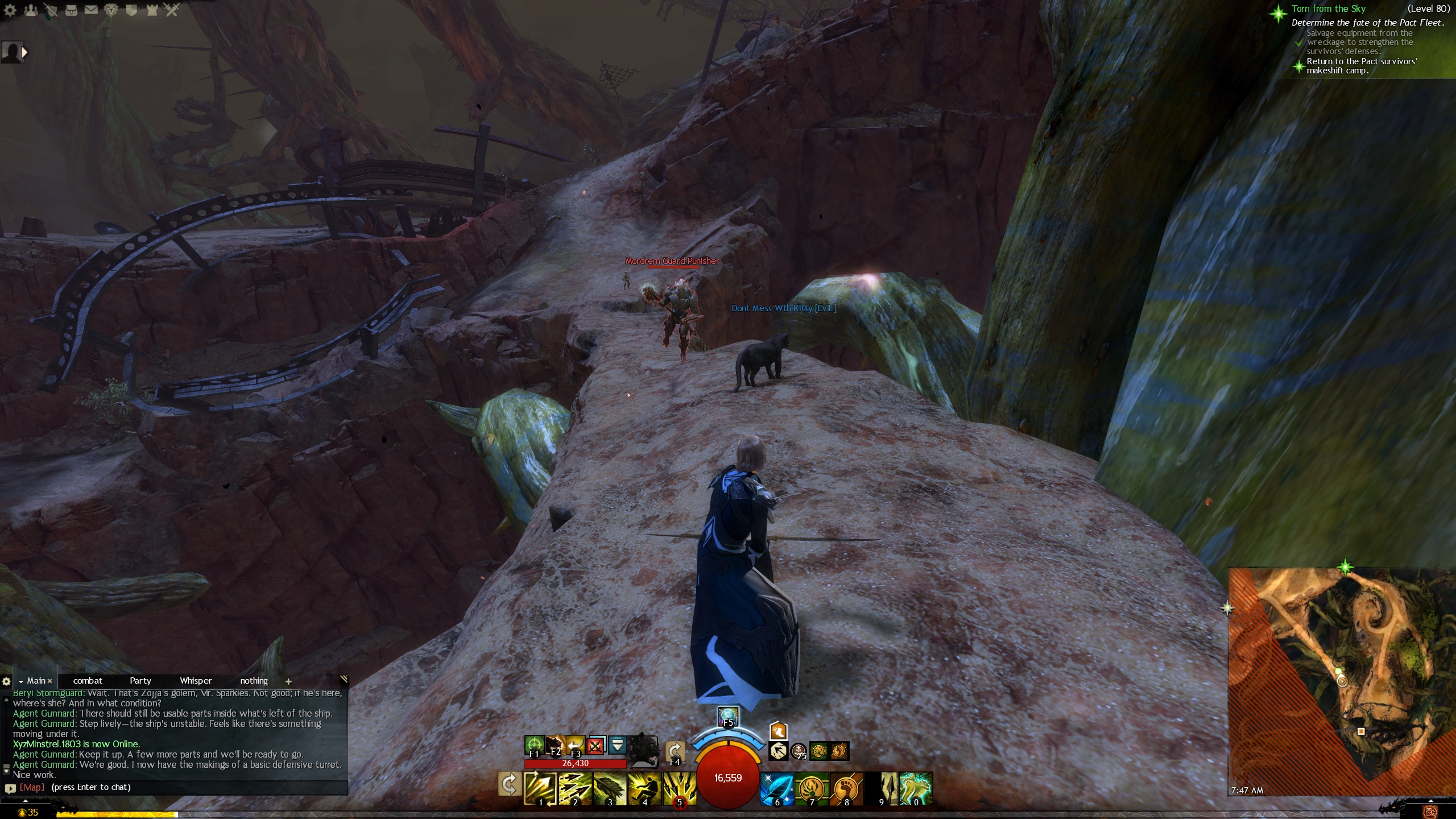Screen dimensions: 1456x819
Task: Activate the elite spirit beast skill
Action: [x=916, y=788]
